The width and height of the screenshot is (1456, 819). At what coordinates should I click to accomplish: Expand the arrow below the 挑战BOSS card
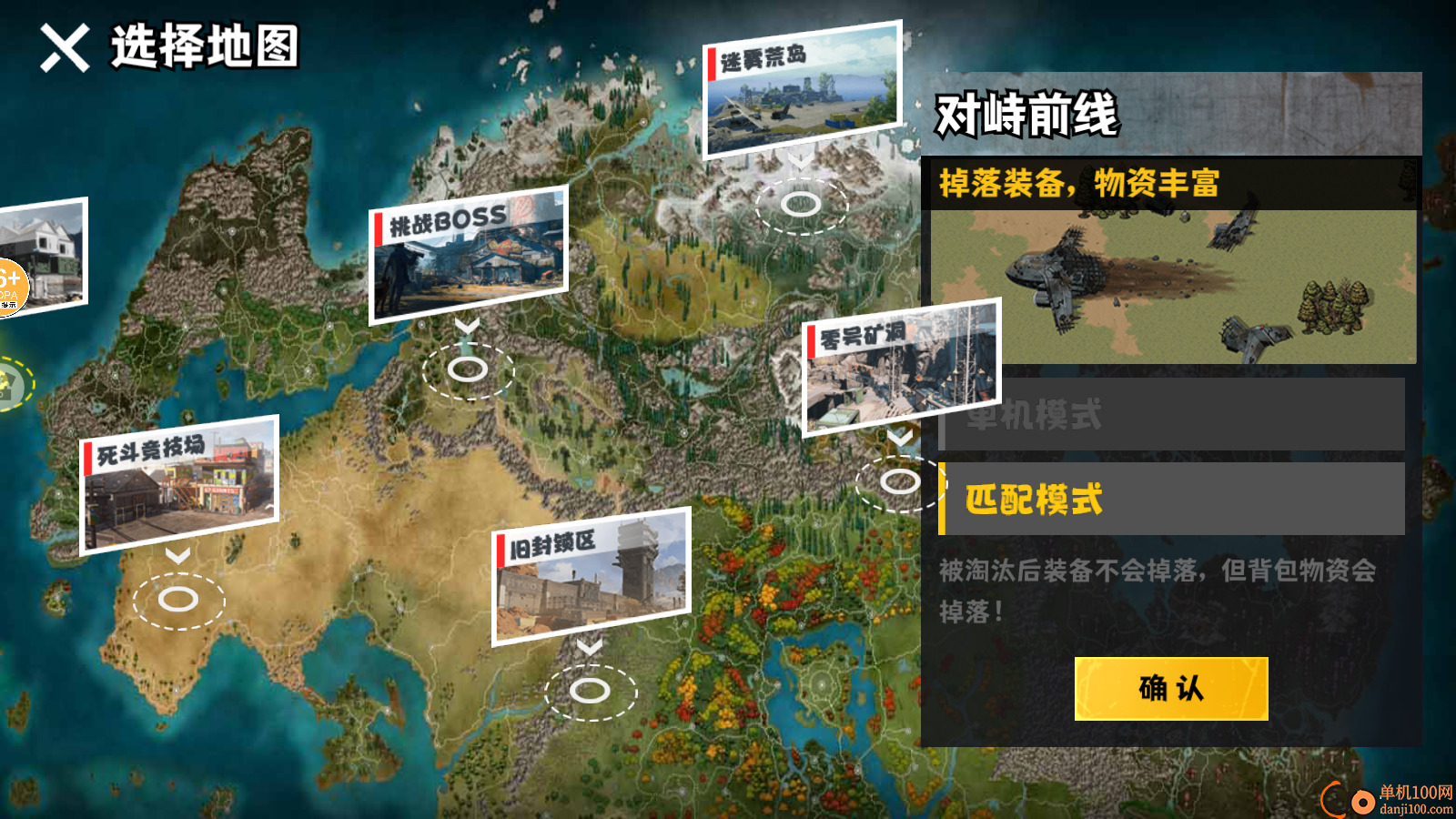click(468, 326)
